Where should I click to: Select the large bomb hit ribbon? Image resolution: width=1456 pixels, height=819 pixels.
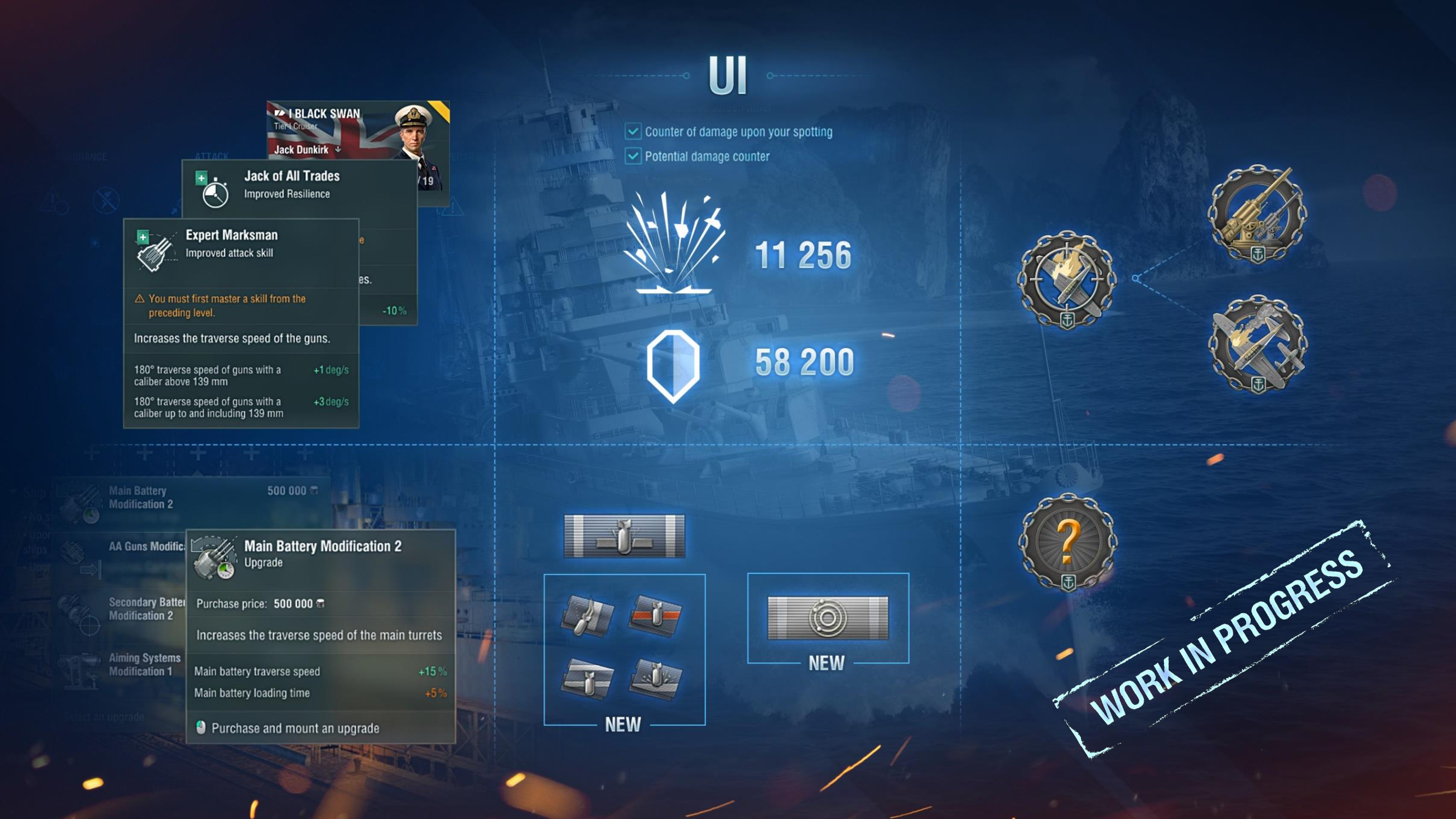coord(624,536)
